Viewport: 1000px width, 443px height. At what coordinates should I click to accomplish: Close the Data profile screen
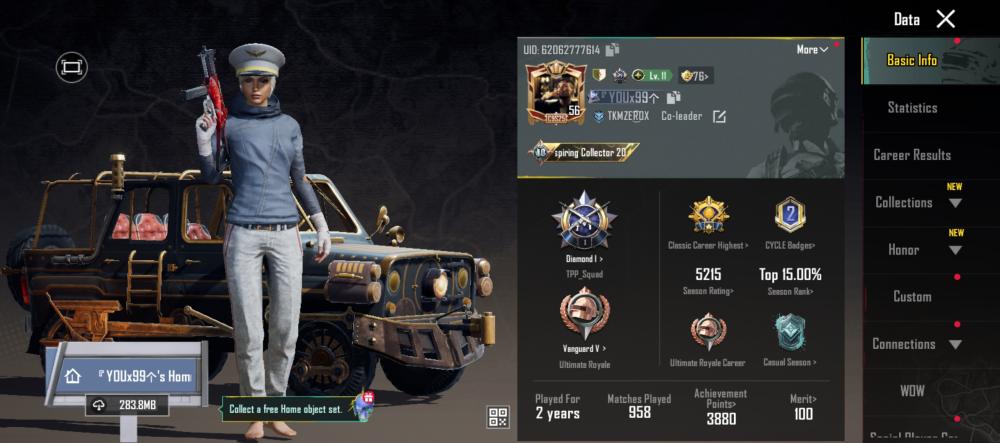pyautogui.click(x=945, y=19)
